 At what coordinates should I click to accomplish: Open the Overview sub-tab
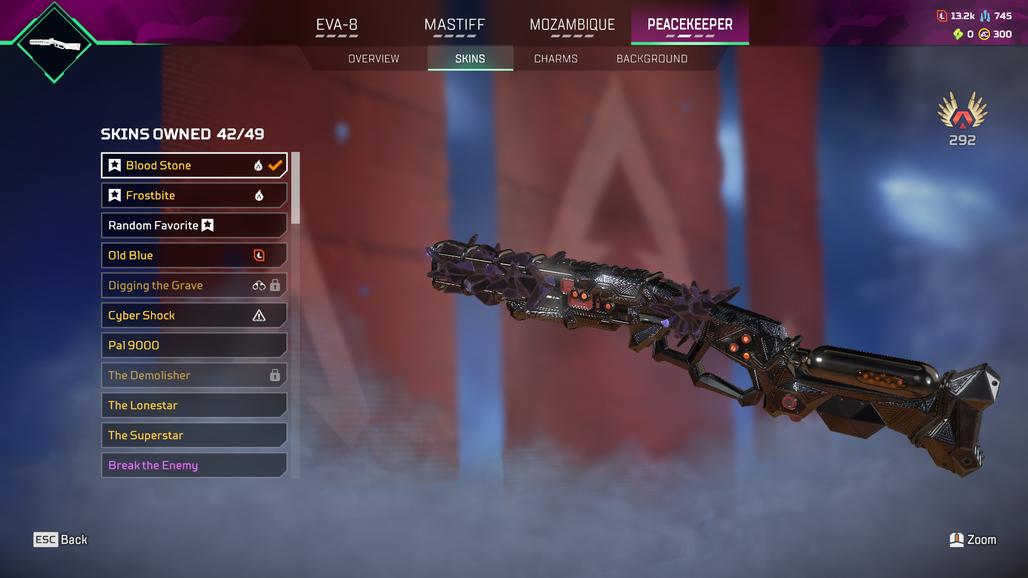pyautogui.click(x=373, y=59)
